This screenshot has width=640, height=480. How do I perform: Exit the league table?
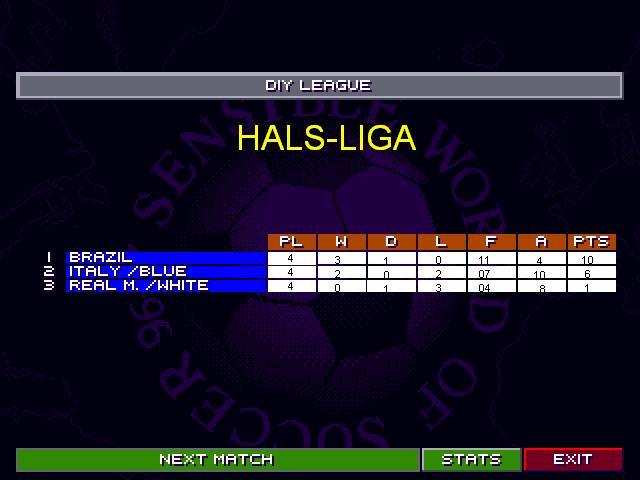572,459
